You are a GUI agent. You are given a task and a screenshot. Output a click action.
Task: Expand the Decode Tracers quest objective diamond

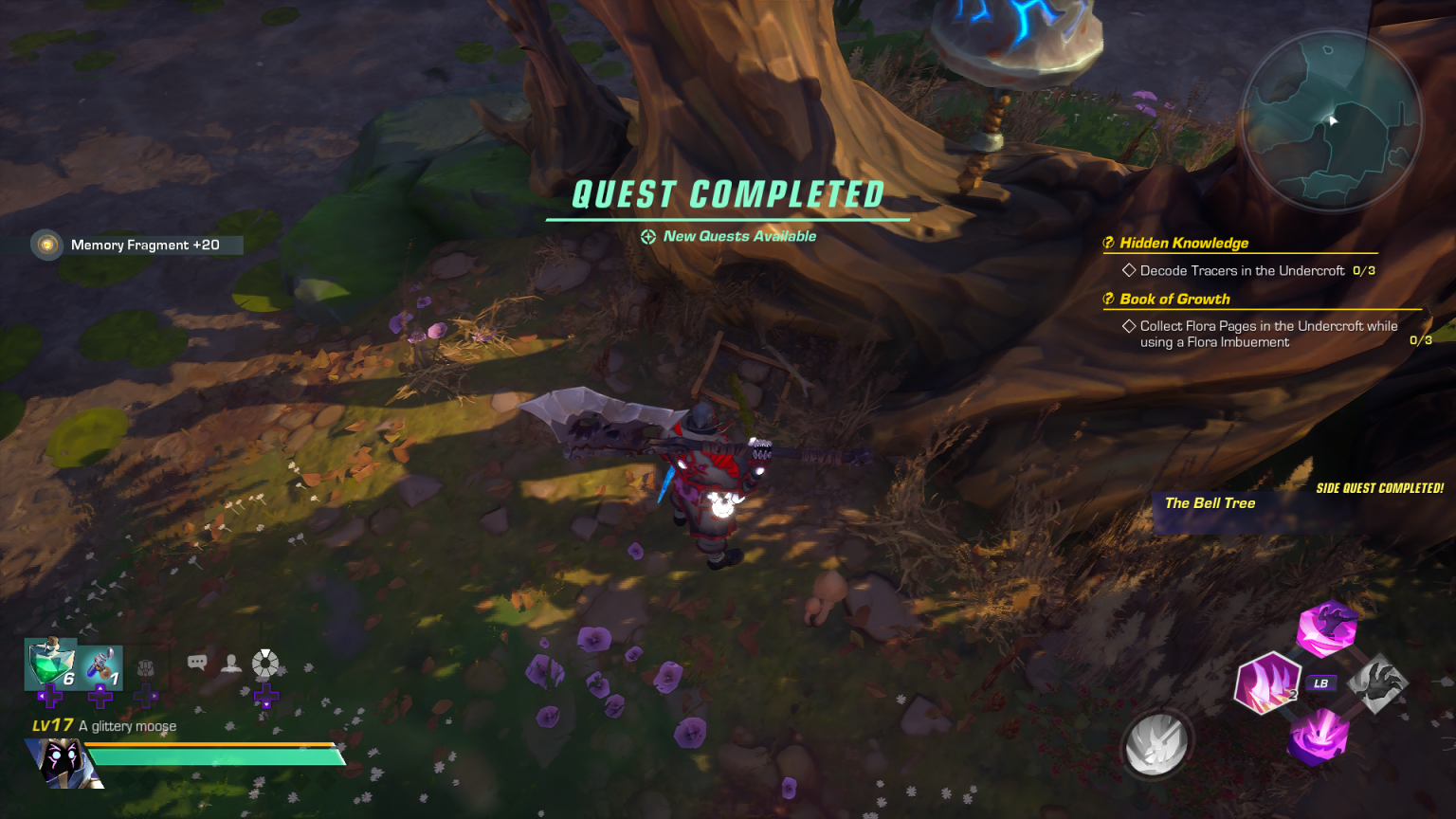(x=1129, y=270)
